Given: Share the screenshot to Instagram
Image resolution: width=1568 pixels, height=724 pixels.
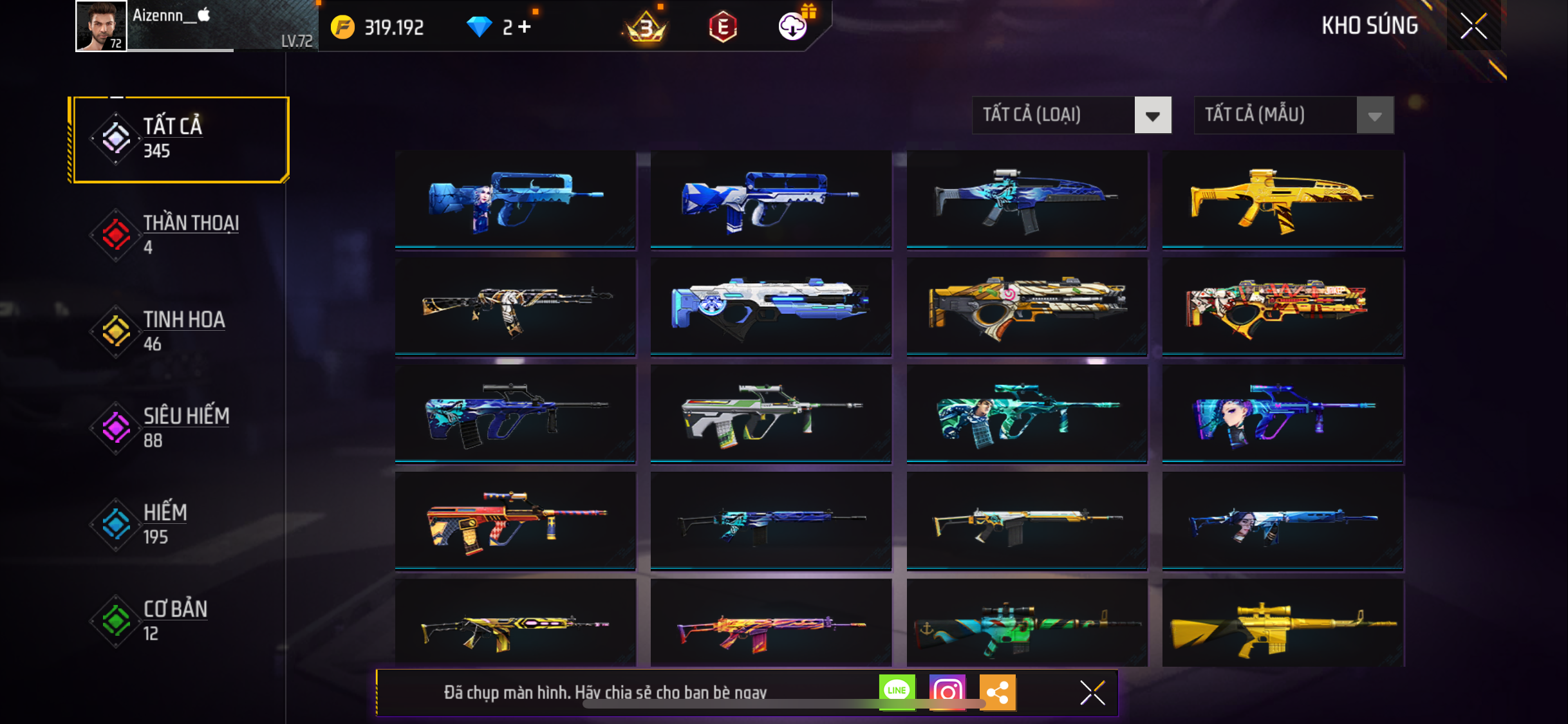Looking at the screenshot, I should click(947, 692).
